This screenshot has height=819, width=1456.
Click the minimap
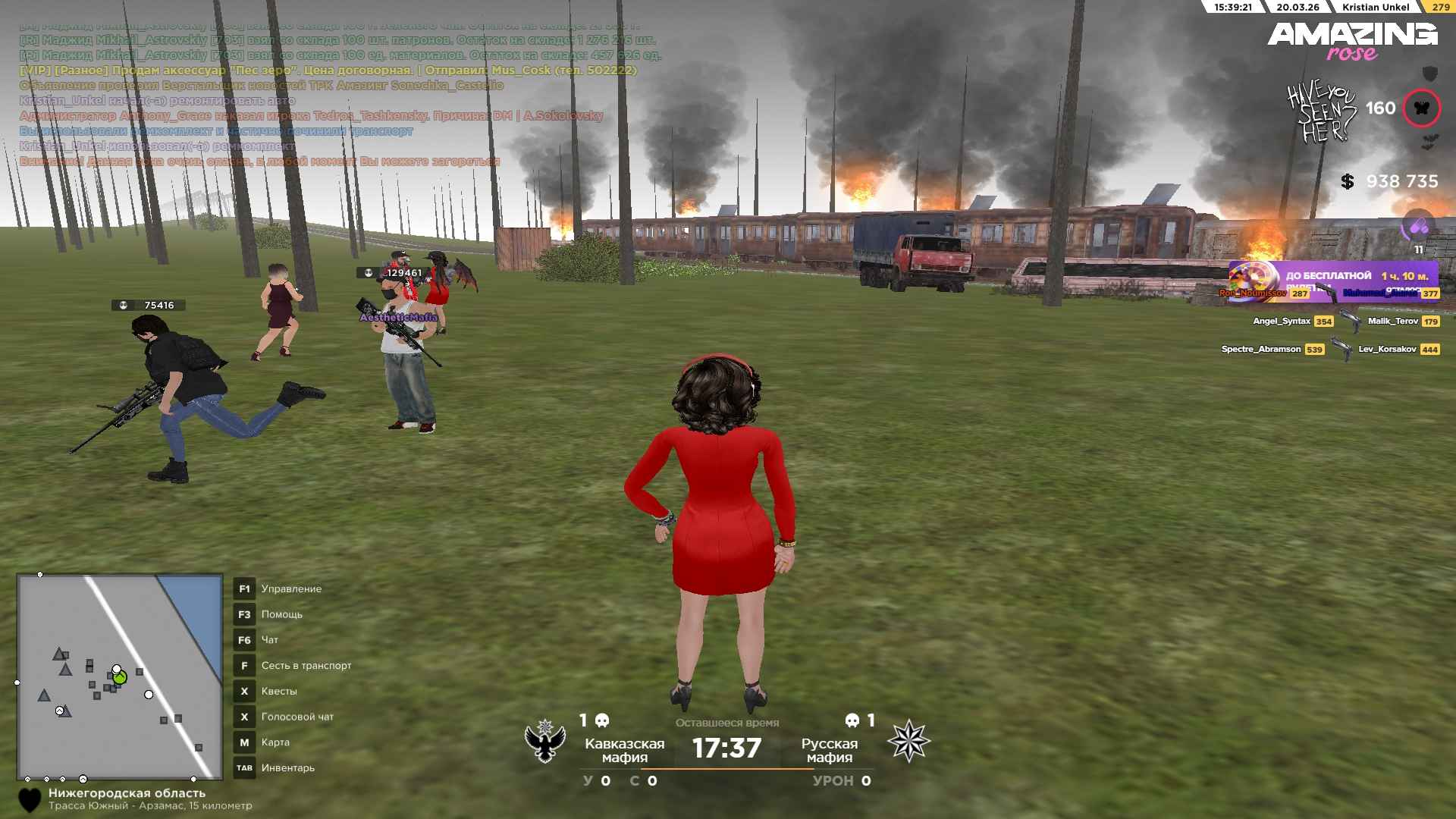pyautogui.click(x=120, y=676)
